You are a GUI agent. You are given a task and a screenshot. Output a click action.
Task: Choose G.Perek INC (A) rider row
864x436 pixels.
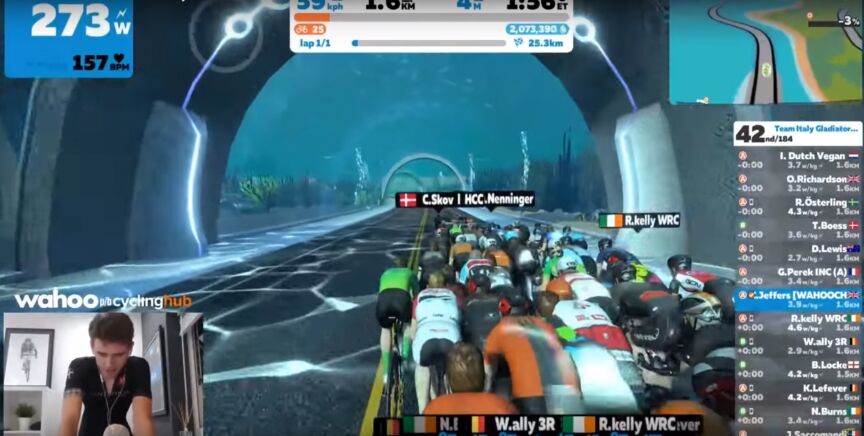[798, 276]
